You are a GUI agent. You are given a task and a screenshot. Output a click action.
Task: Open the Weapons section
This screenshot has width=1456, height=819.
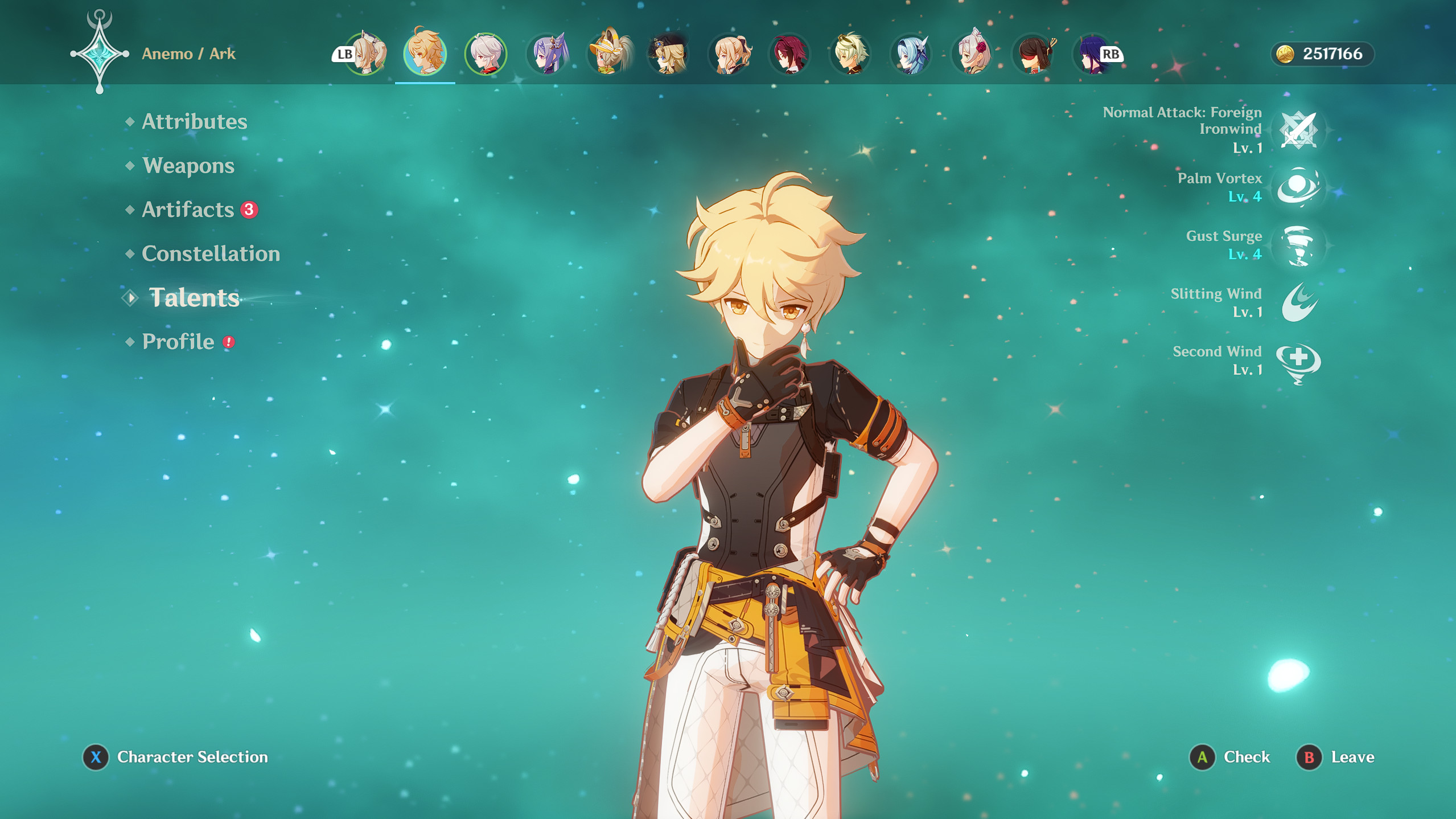pos(188,166)
